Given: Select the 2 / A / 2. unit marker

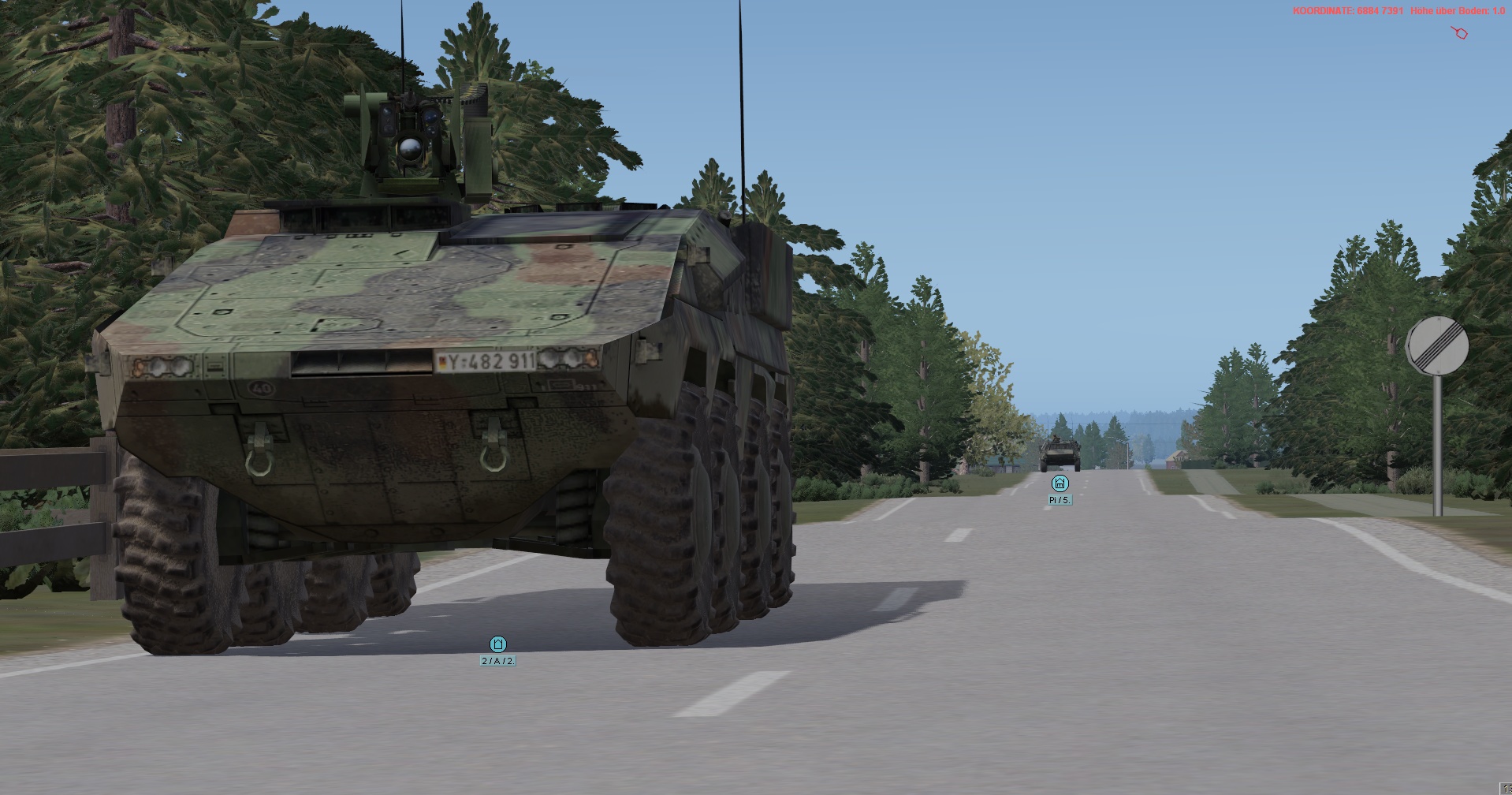Looking at the screenshot, I should pos(497,644).
